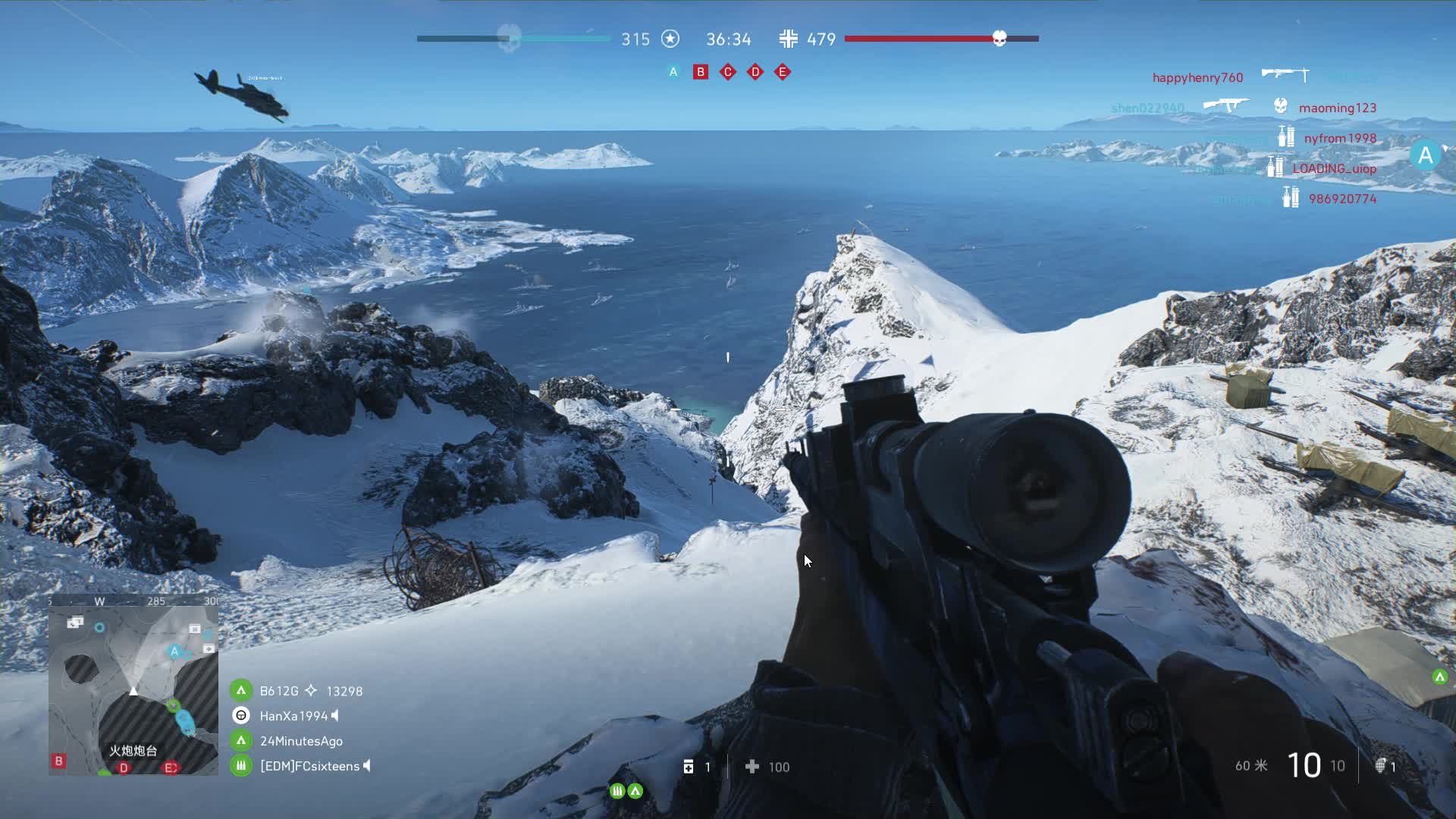The height and width of the screenshot is (819, 1456).
Task: Select squad member HanXa1994
Action: click(293, 716)
